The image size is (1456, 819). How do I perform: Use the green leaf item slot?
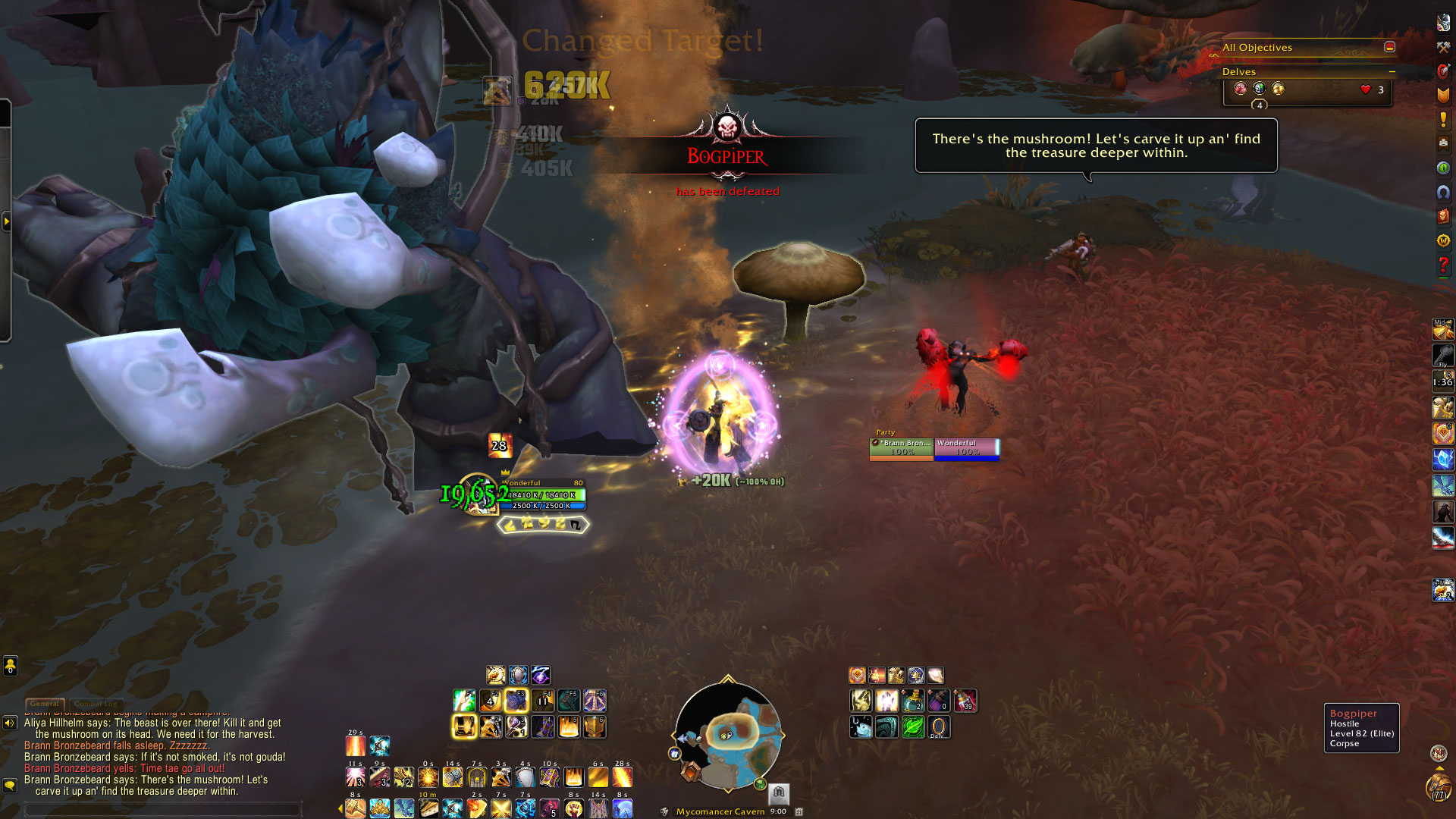(x=912, y=726)
